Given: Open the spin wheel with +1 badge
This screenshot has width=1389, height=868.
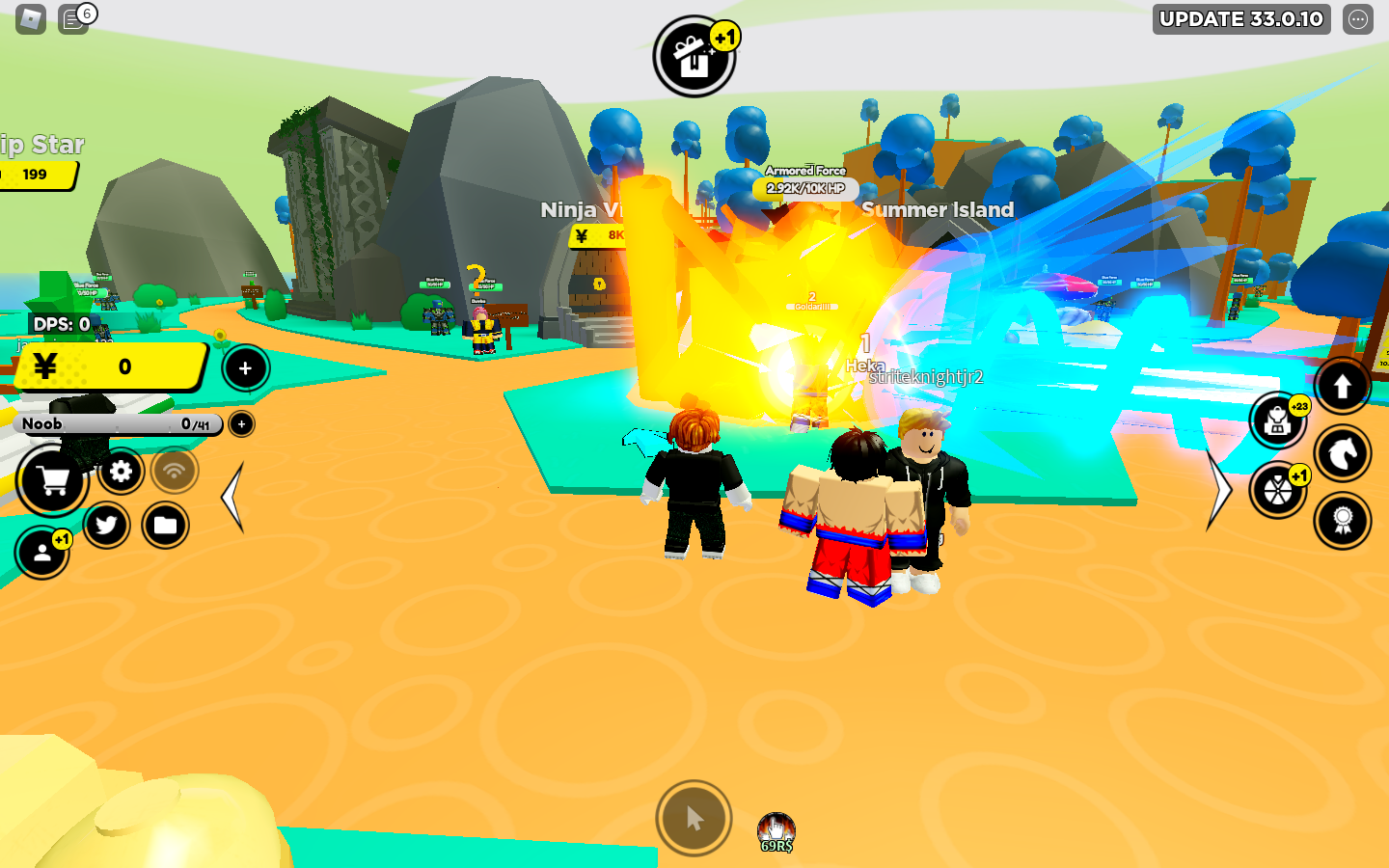Looking at the screenshot, I should [x=1278, y=487].
